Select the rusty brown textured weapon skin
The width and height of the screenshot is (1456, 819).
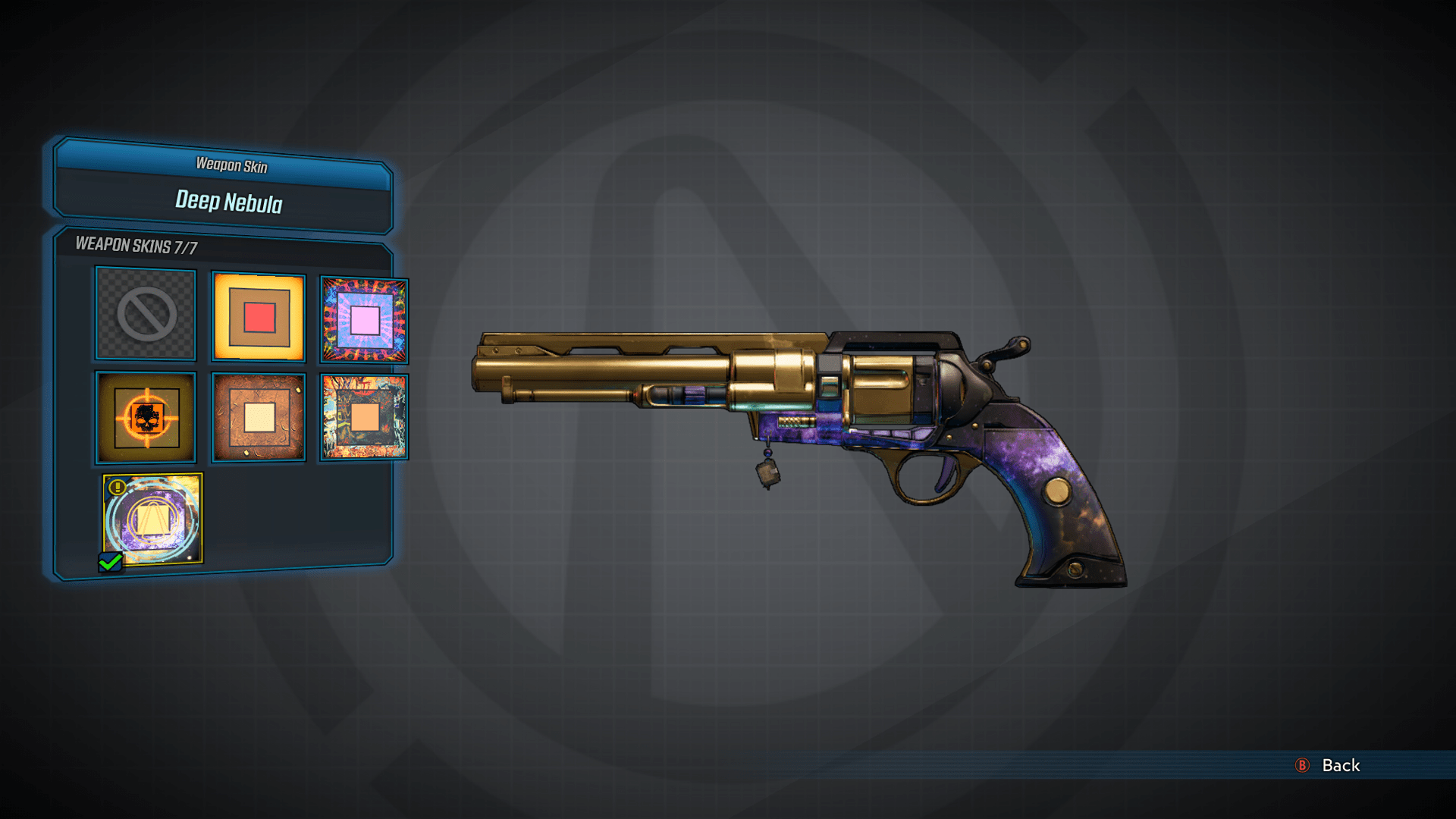point(258,418)
